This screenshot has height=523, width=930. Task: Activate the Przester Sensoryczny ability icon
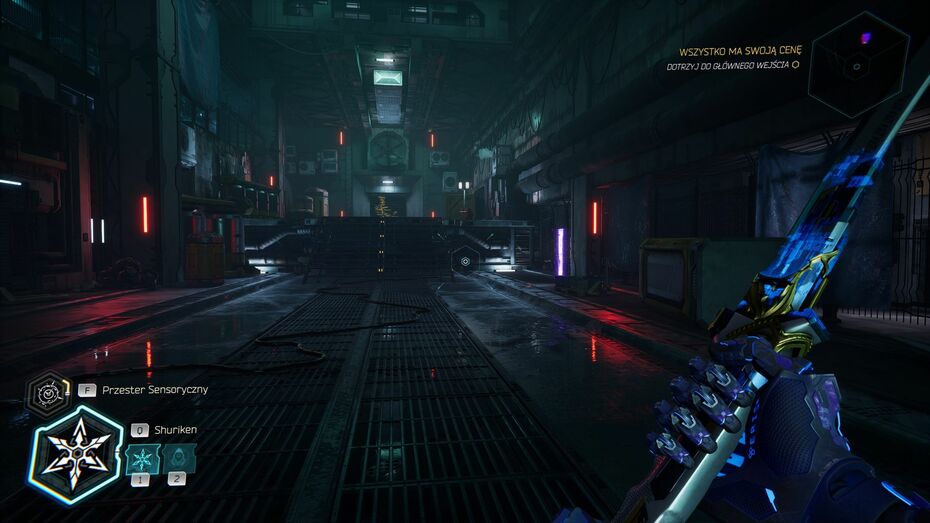(46, 392)
